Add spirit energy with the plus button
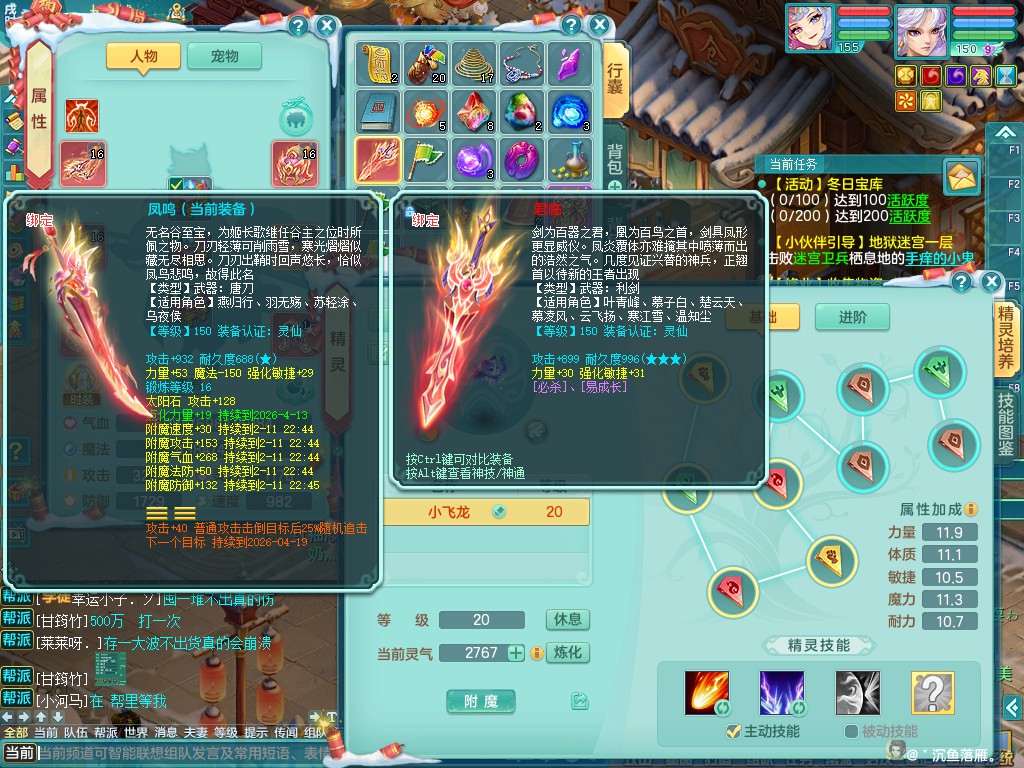This screenshot has width=1024, height=768. (516, 653)
